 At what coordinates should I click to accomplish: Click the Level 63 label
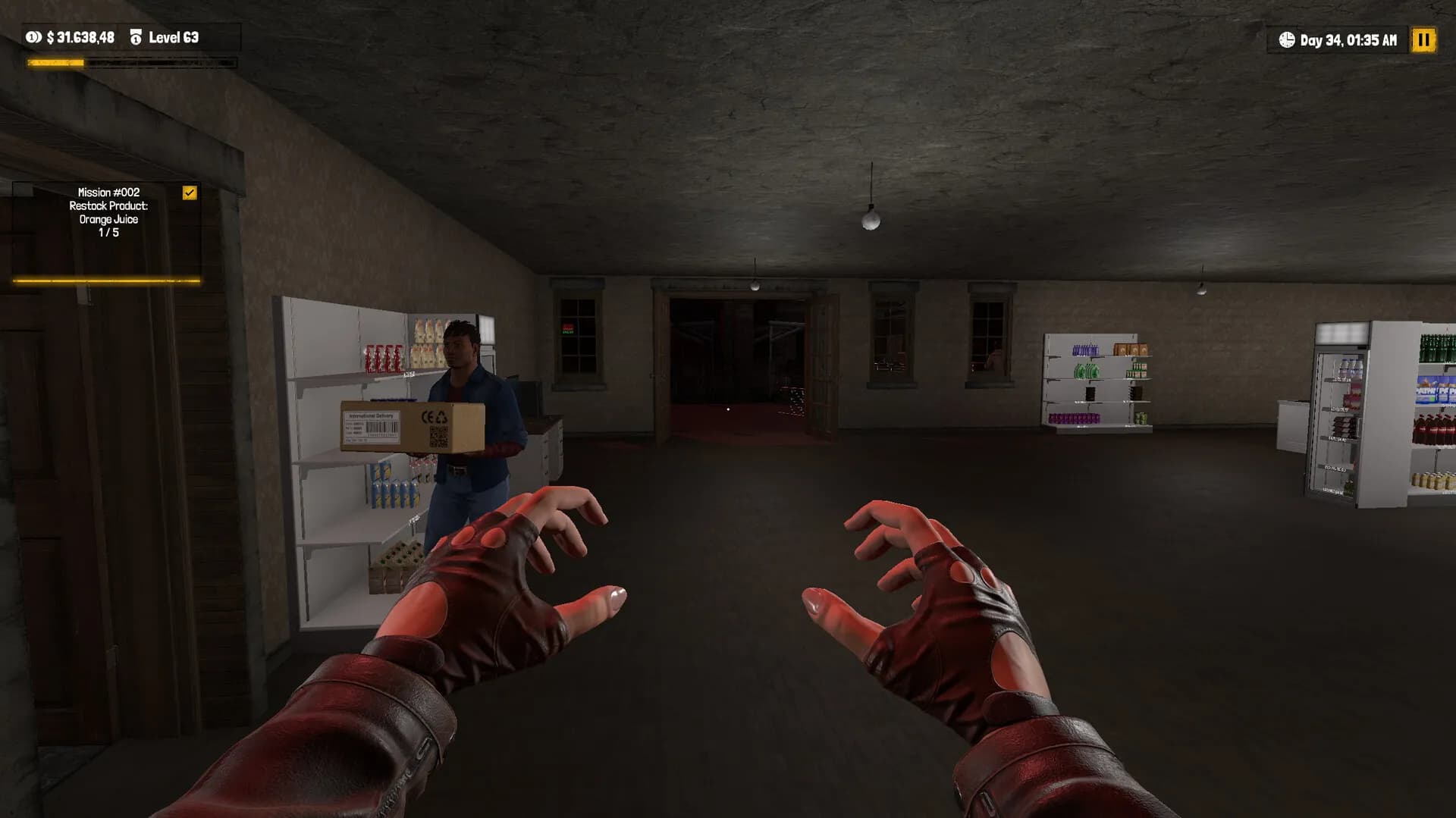[x=176, y=37]
